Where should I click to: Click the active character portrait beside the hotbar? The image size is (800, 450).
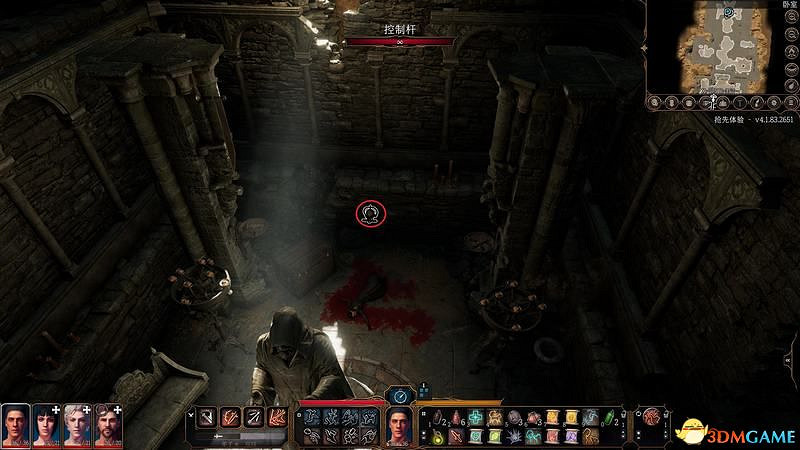(400, 427)
